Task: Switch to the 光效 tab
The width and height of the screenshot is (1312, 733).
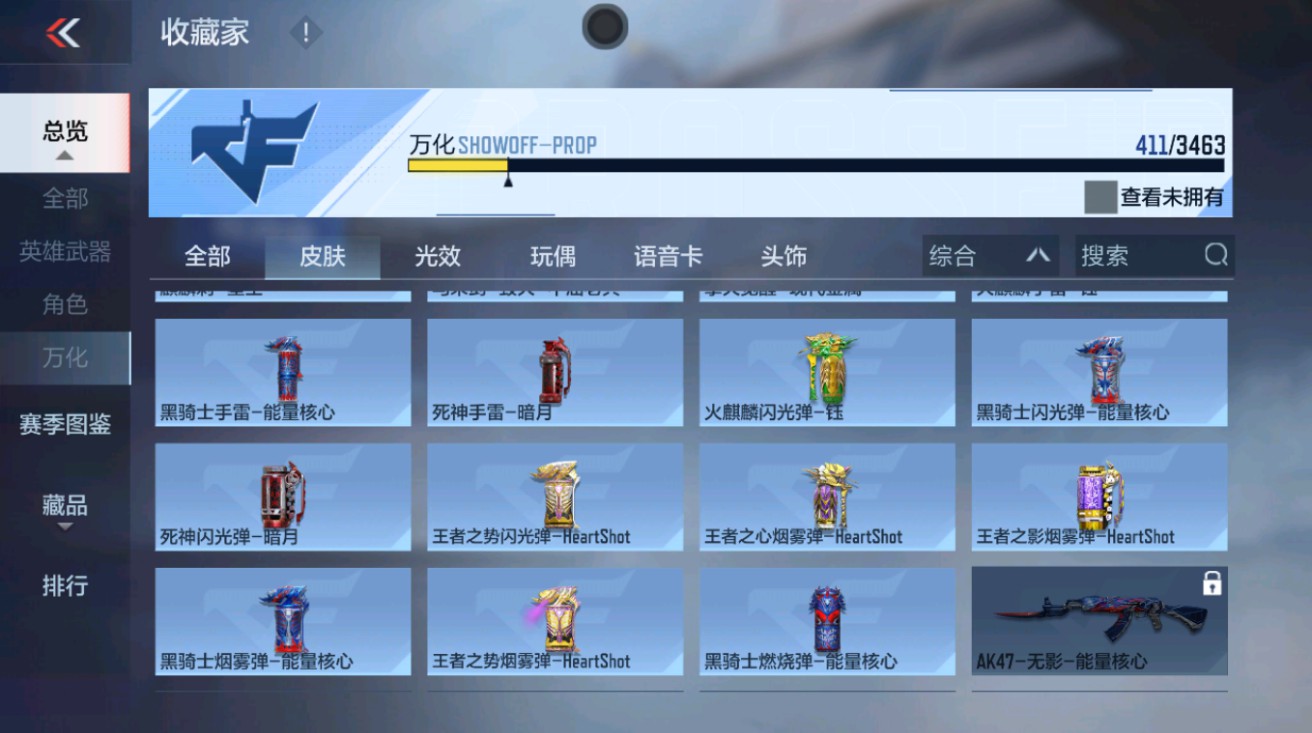Action: pos(436,256)
